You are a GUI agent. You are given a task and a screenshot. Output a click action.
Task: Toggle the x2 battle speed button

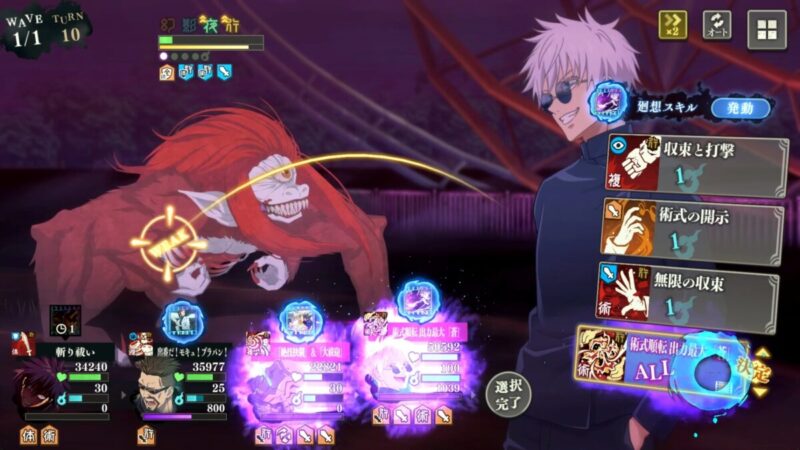click(x=672, y=26)
